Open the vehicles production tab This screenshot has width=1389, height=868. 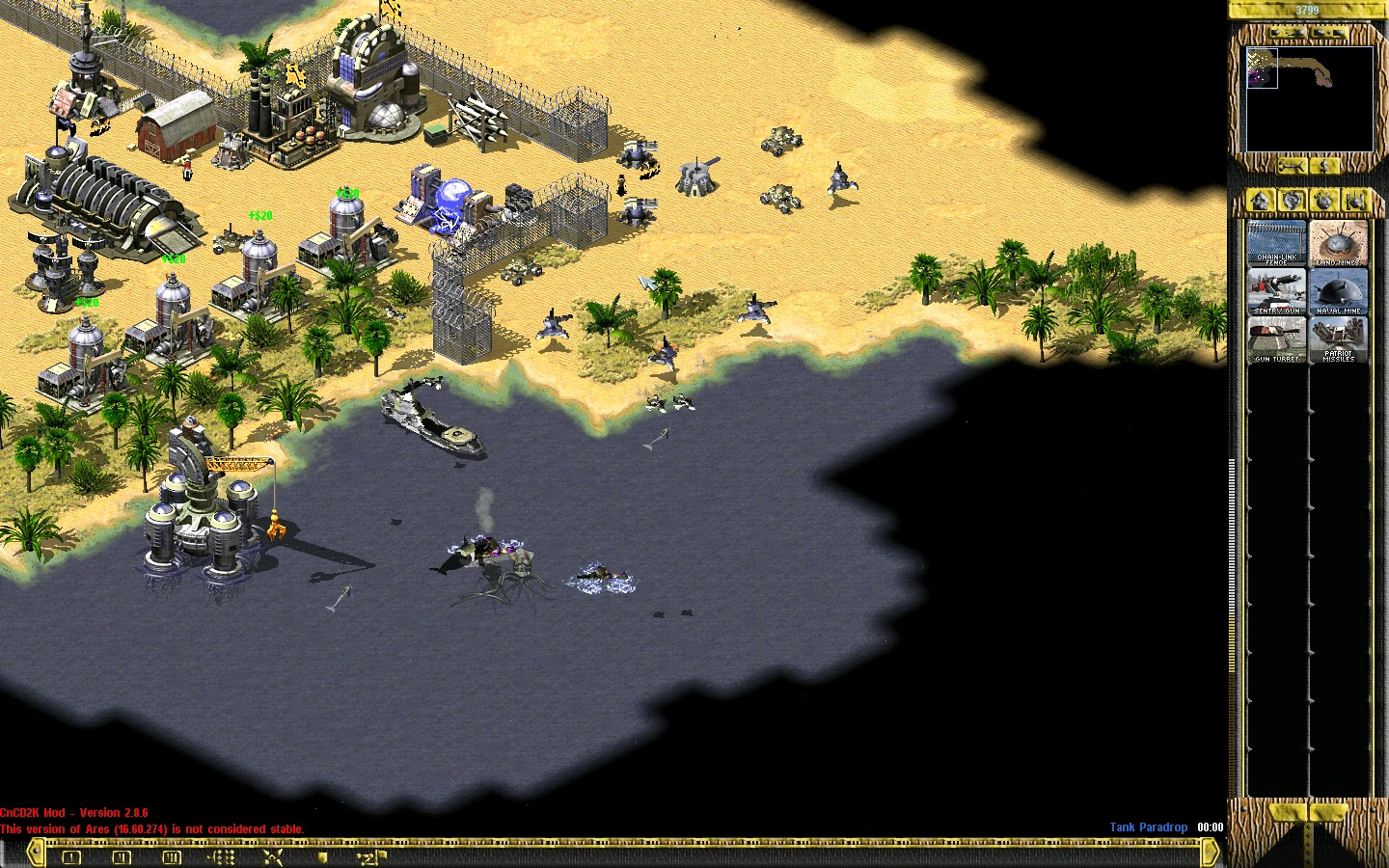[1355, 201]
